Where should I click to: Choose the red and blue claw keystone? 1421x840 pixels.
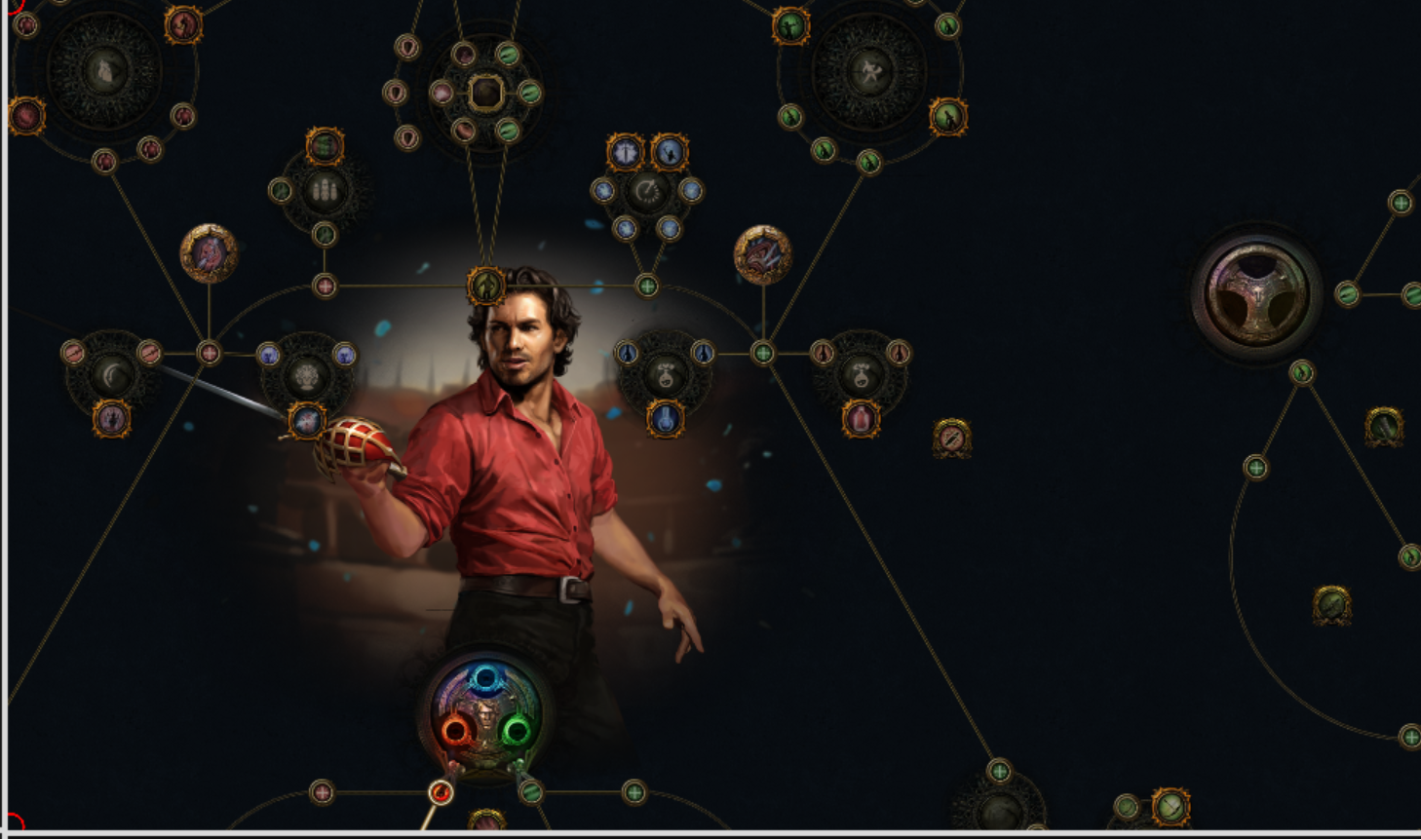click(x=762, y=254)
